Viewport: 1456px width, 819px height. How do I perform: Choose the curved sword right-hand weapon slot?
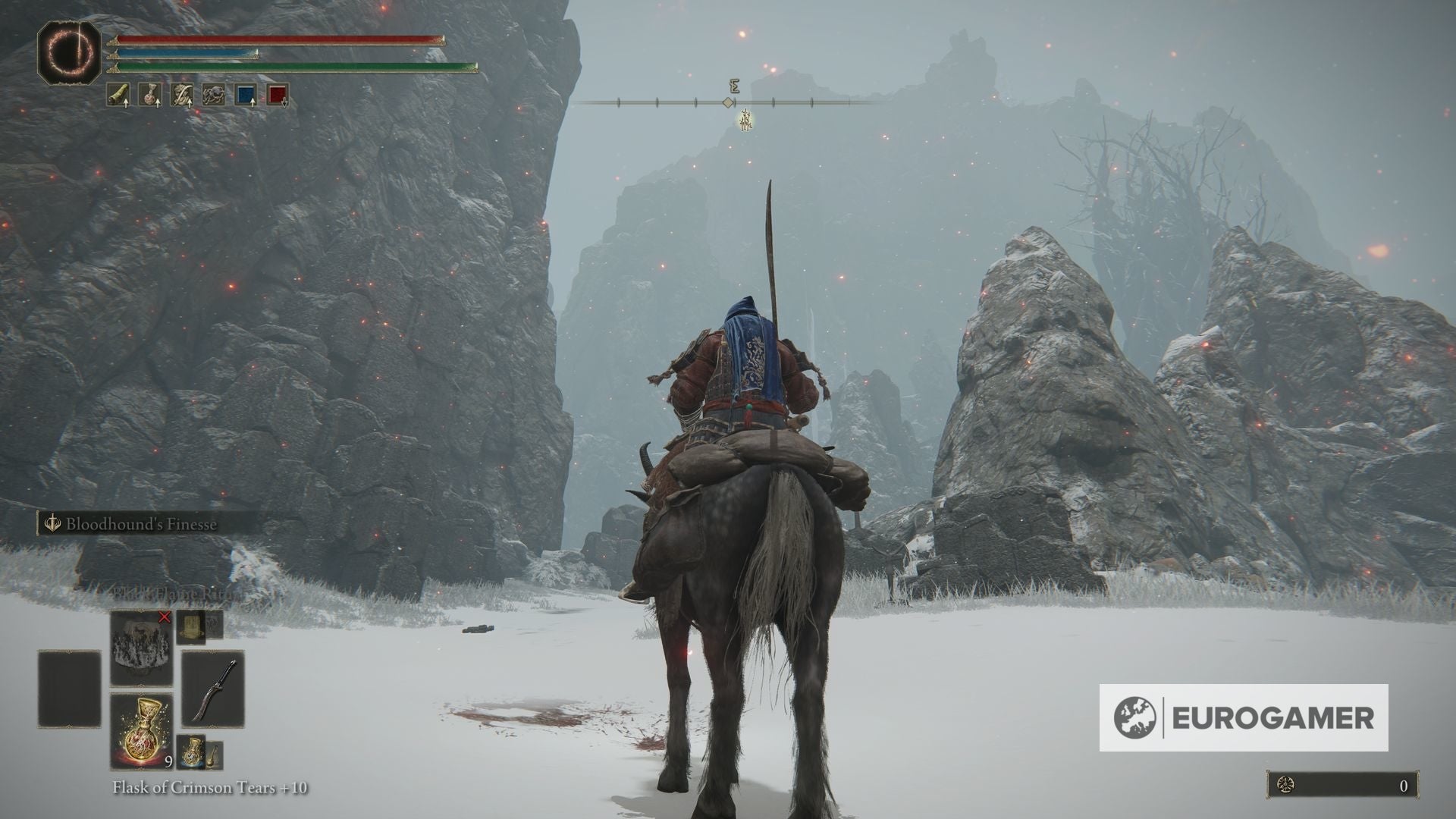coord(212,690)
